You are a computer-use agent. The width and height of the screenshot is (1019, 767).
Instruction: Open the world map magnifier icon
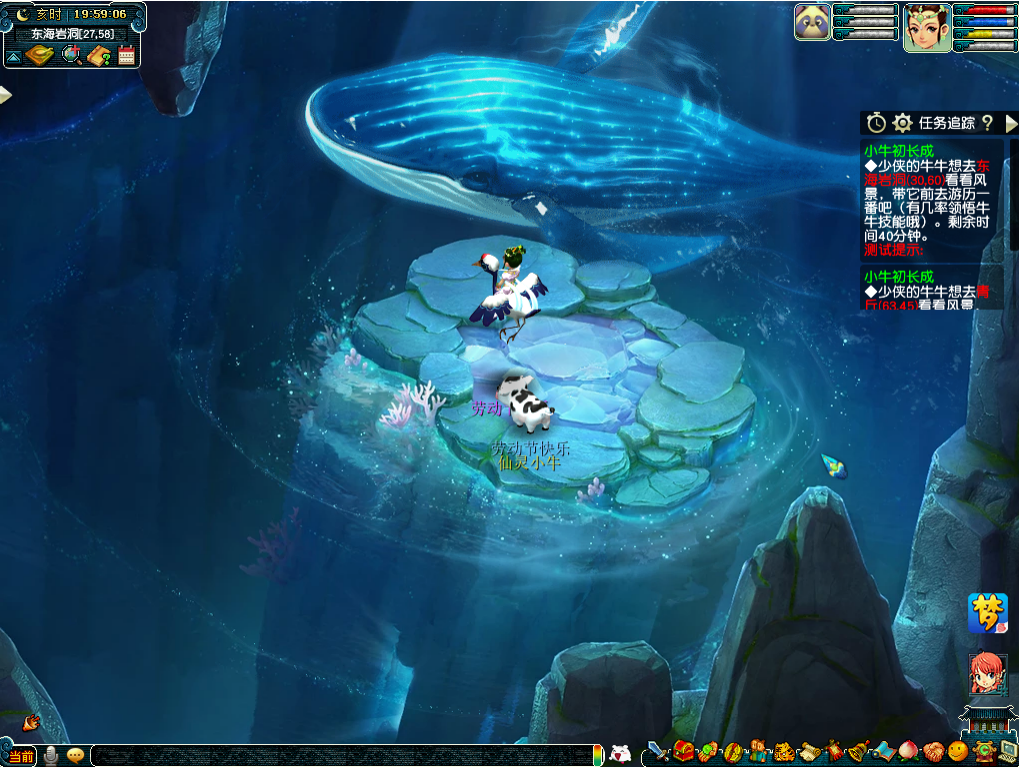point(71,55)
